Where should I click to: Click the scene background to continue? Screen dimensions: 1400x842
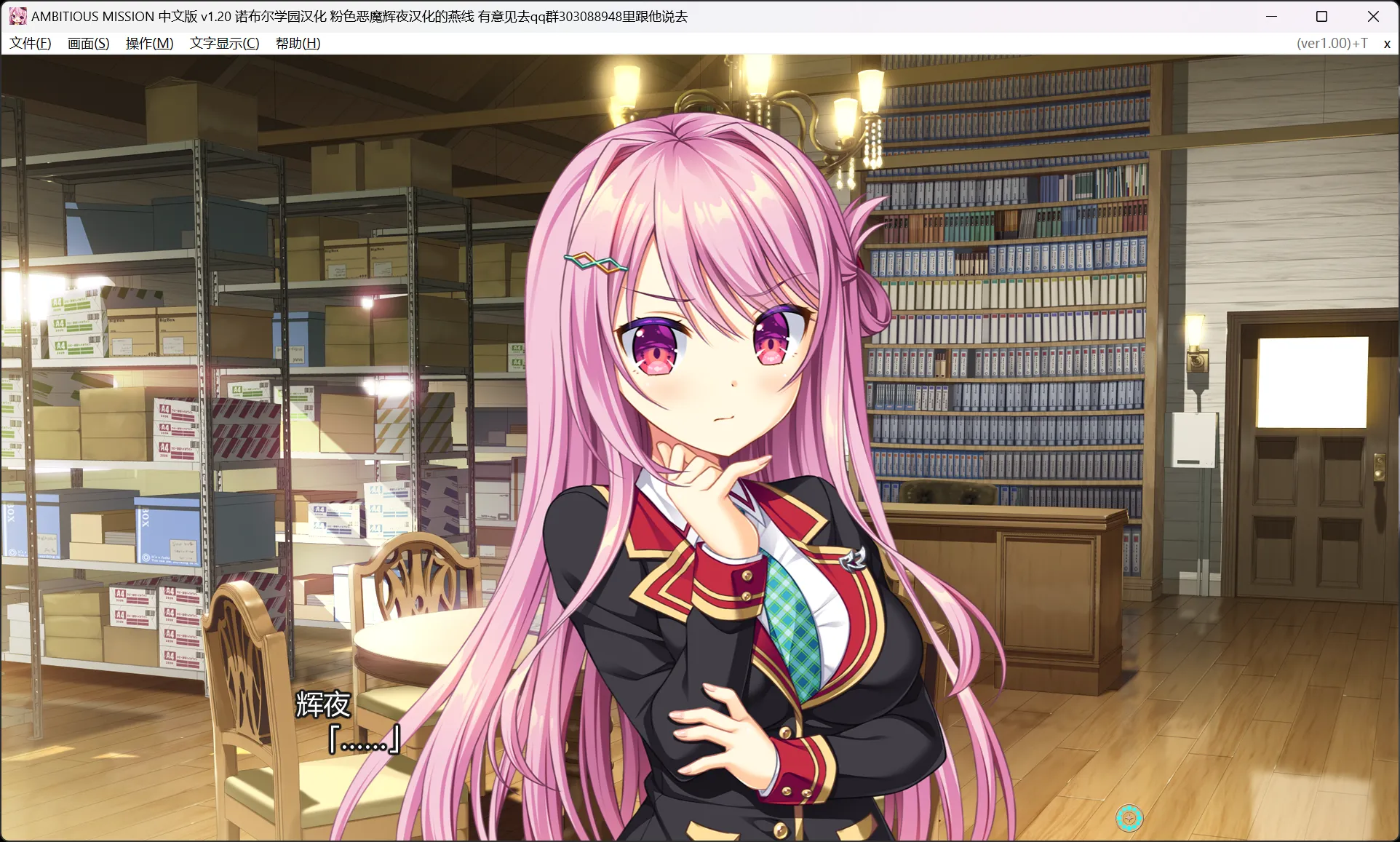(218, 291)
